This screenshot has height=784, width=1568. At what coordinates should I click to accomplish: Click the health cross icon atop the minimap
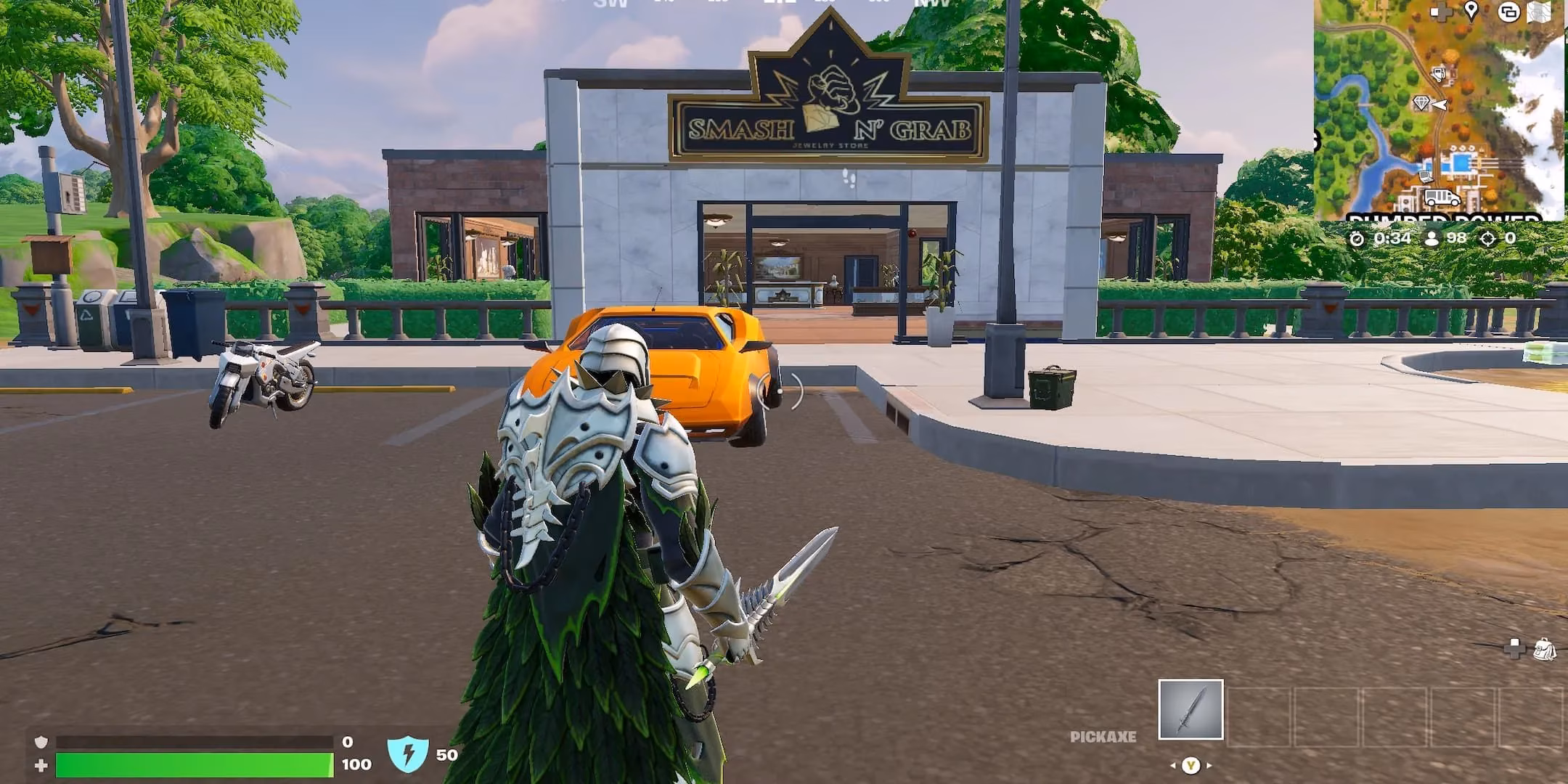click(1442, 12)
